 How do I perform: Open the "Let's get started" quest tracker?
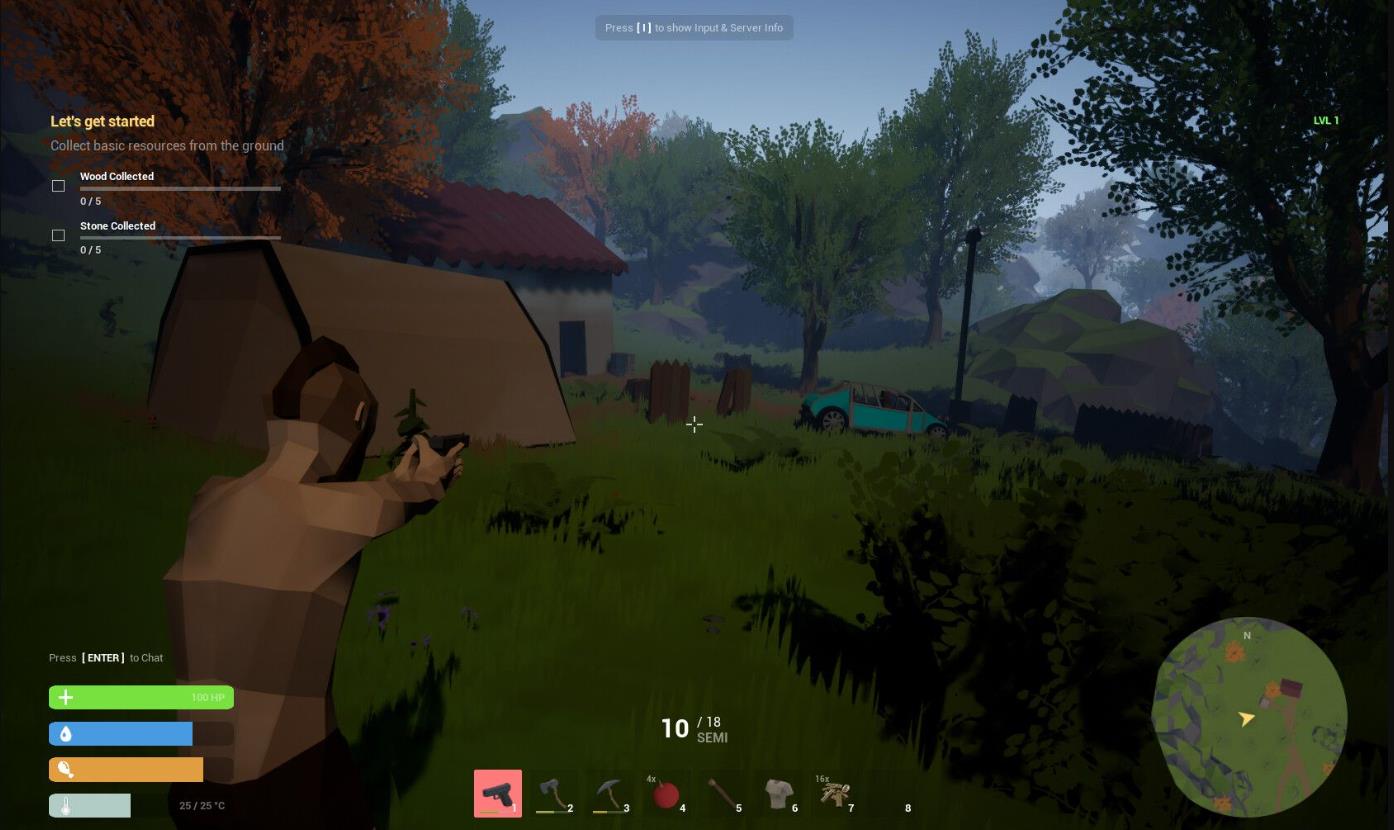tap(103, 121)
